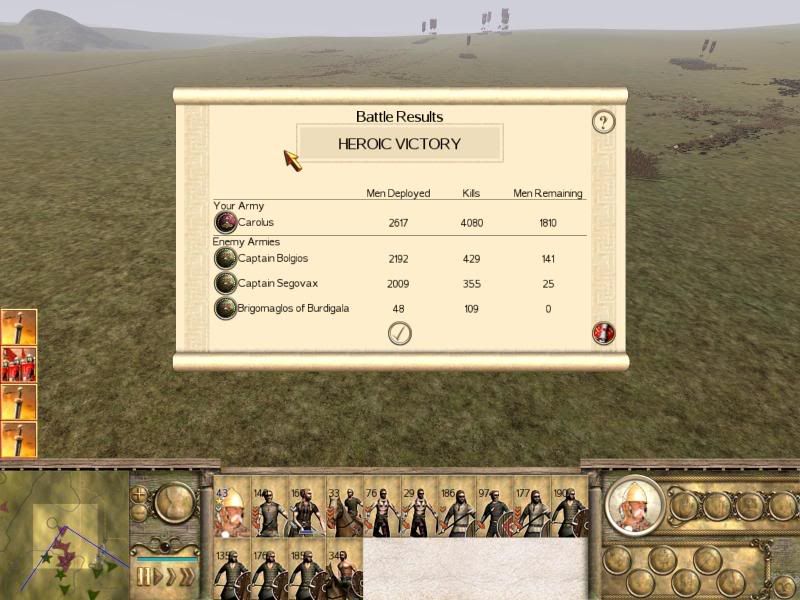Viewport: 800px width, 600px height.
Task: Select the Brigomaglos of Burdigala row
Action: click(x=293, y=308)
